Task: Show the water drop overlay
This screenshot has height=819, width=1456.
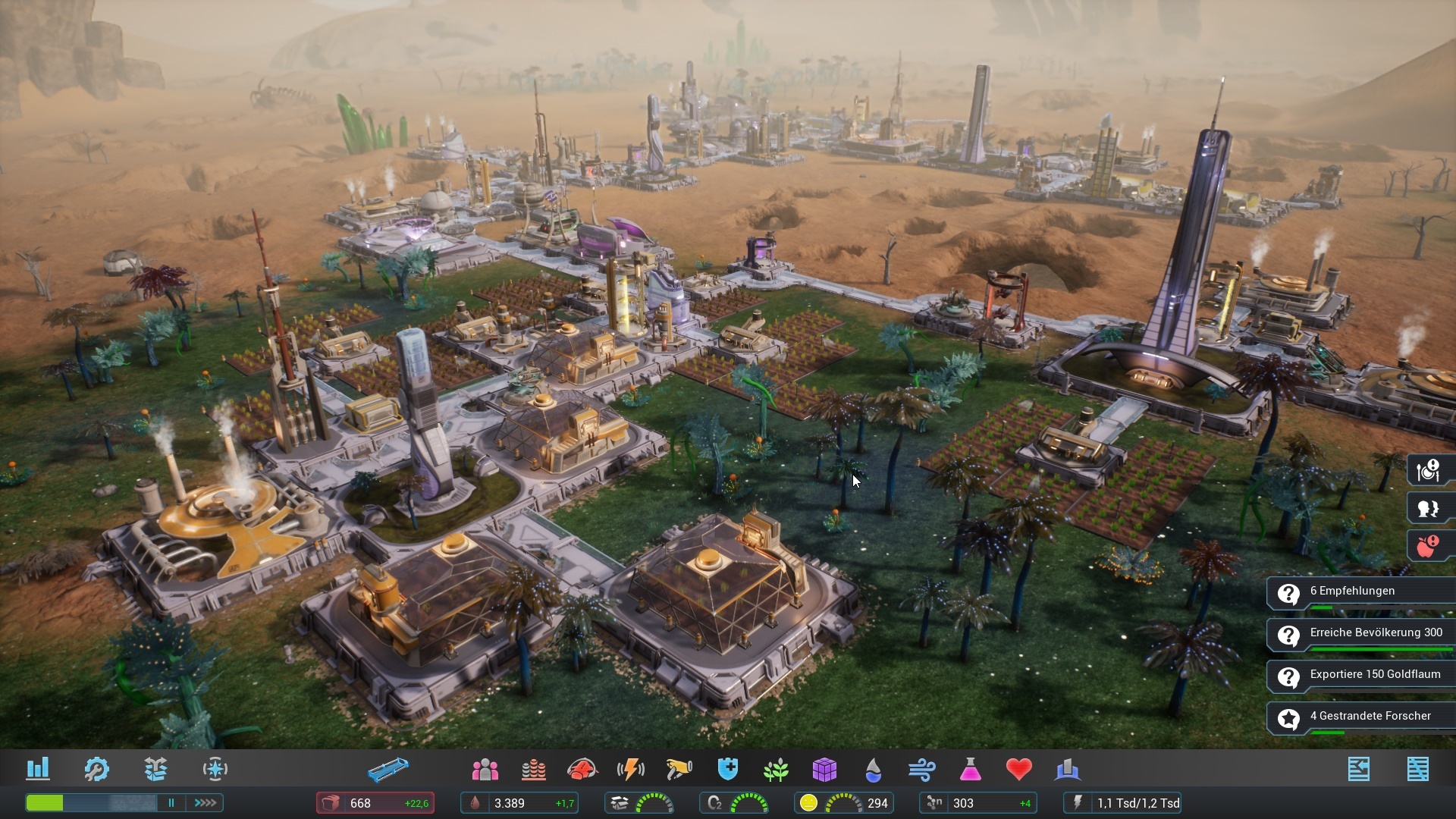Action: (x=874, y=770)
